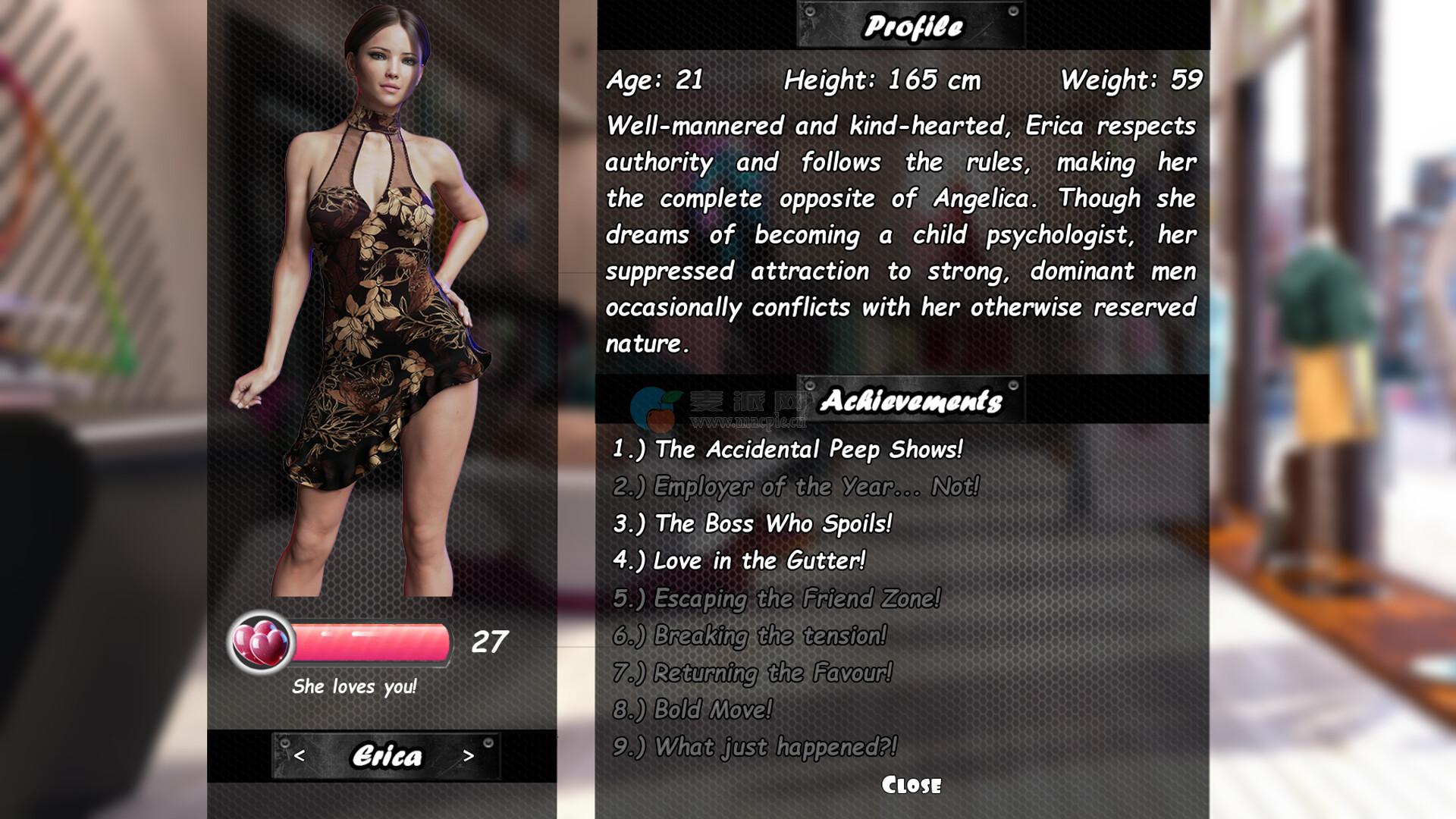The width and height of the screenshot is (1456, 819).
Task: Select achievement Returning the Favour!
Action: [x=752, y=673]
